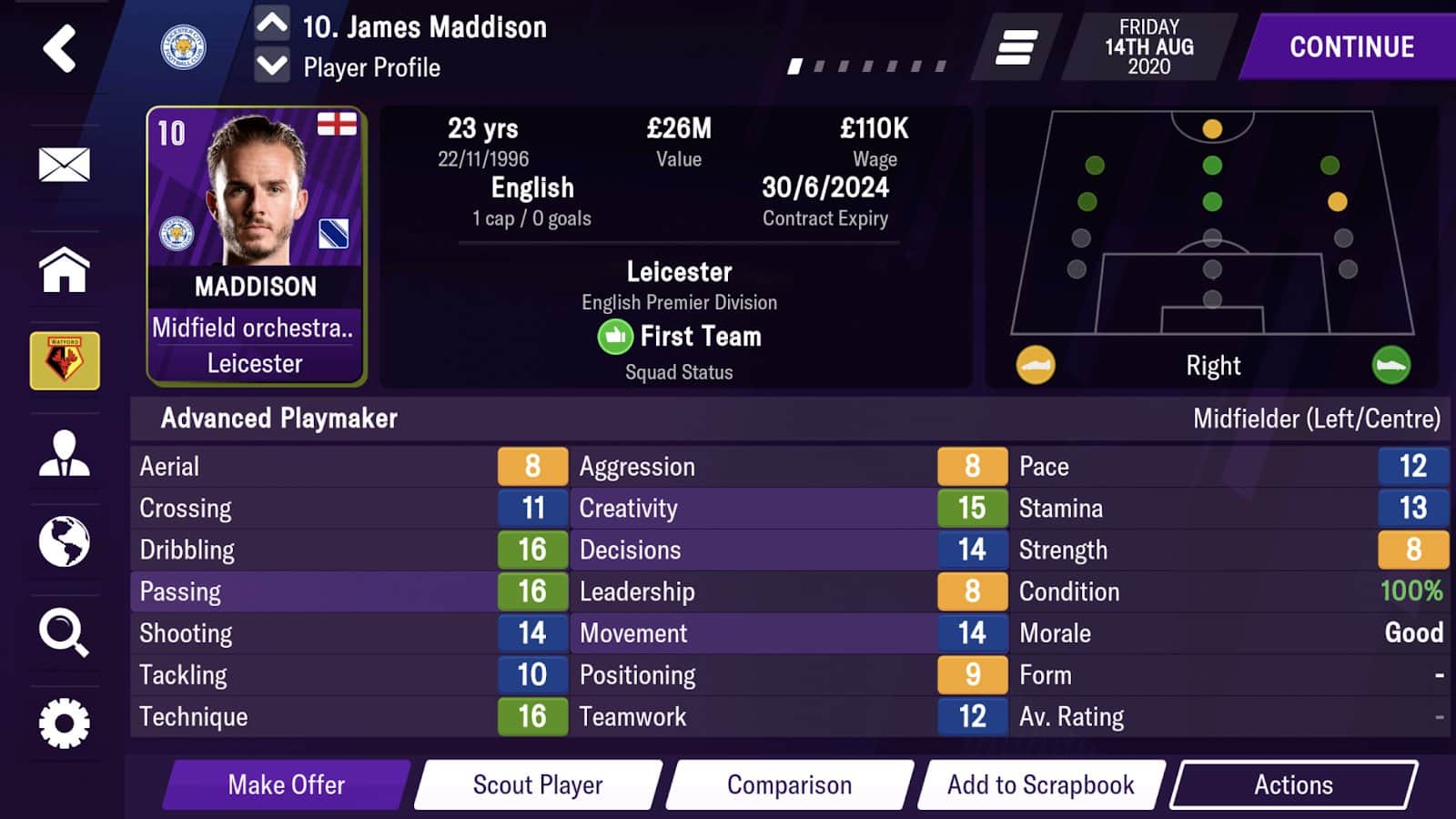Image resolution: width=1456 pixels, height=819 pixels.
Task: Show previous player with up arrow
Action: [272, 23]
